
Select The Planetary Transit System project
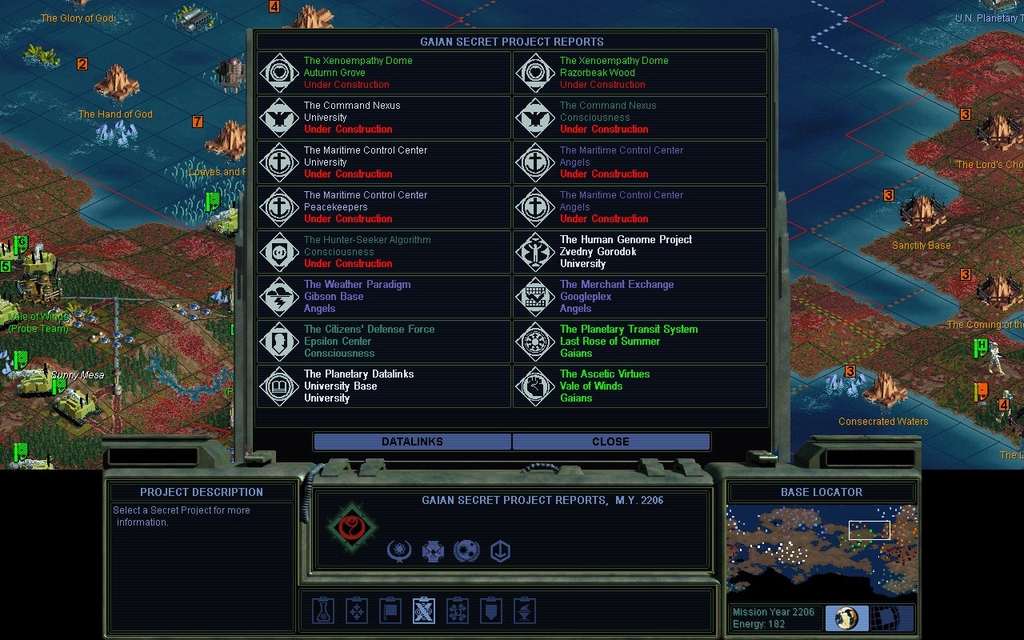point(640,341)
